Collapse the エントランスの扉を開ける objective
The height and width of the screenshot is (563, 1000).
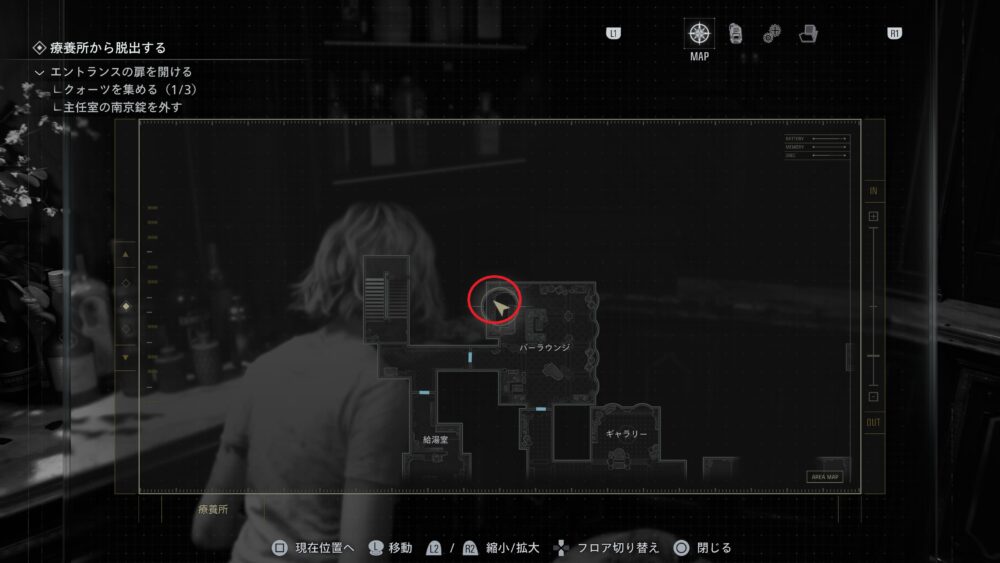[x=39, y=72]
